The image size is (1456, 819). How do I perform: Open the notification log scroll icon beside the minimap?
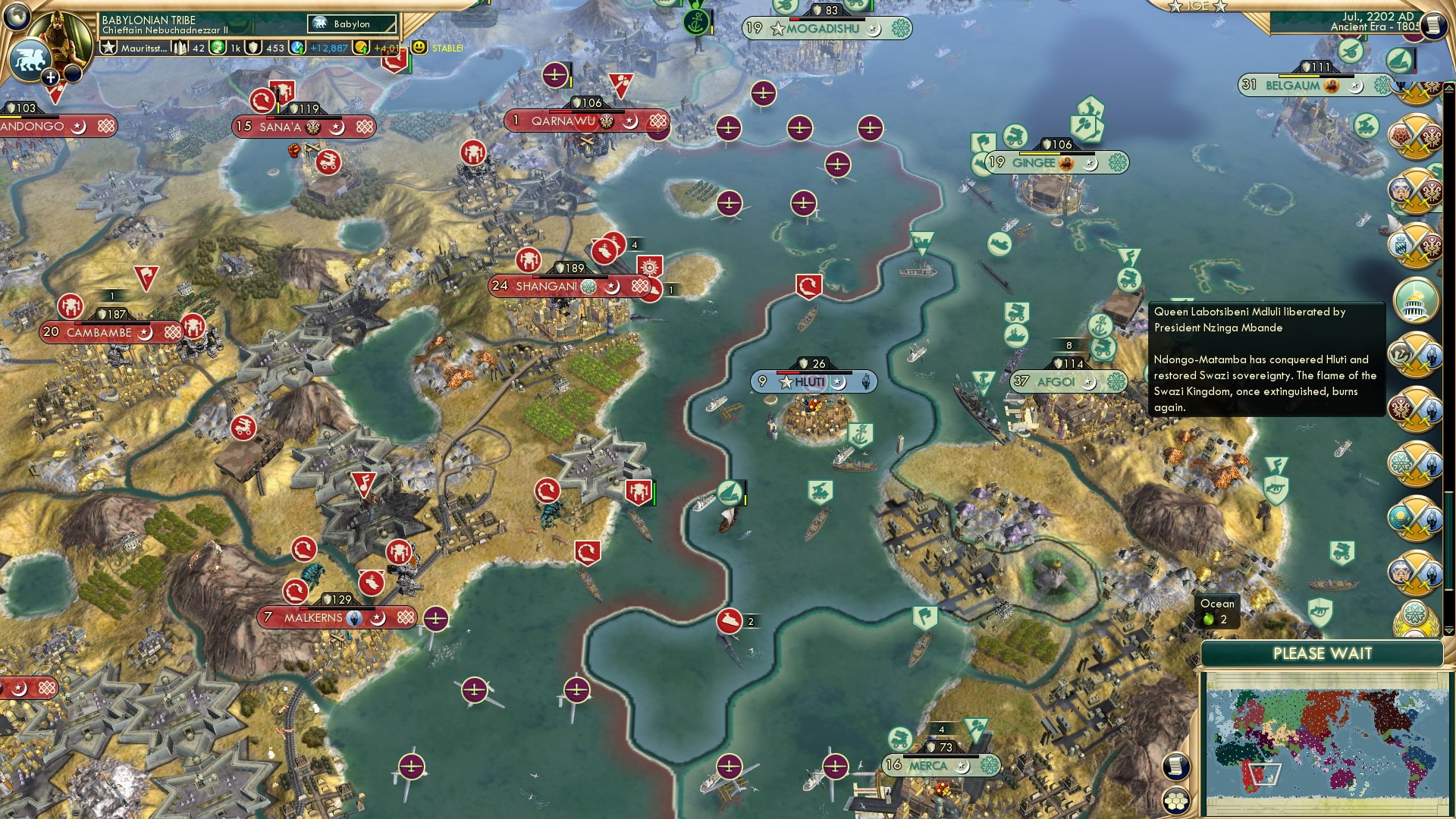(1177, 767)
